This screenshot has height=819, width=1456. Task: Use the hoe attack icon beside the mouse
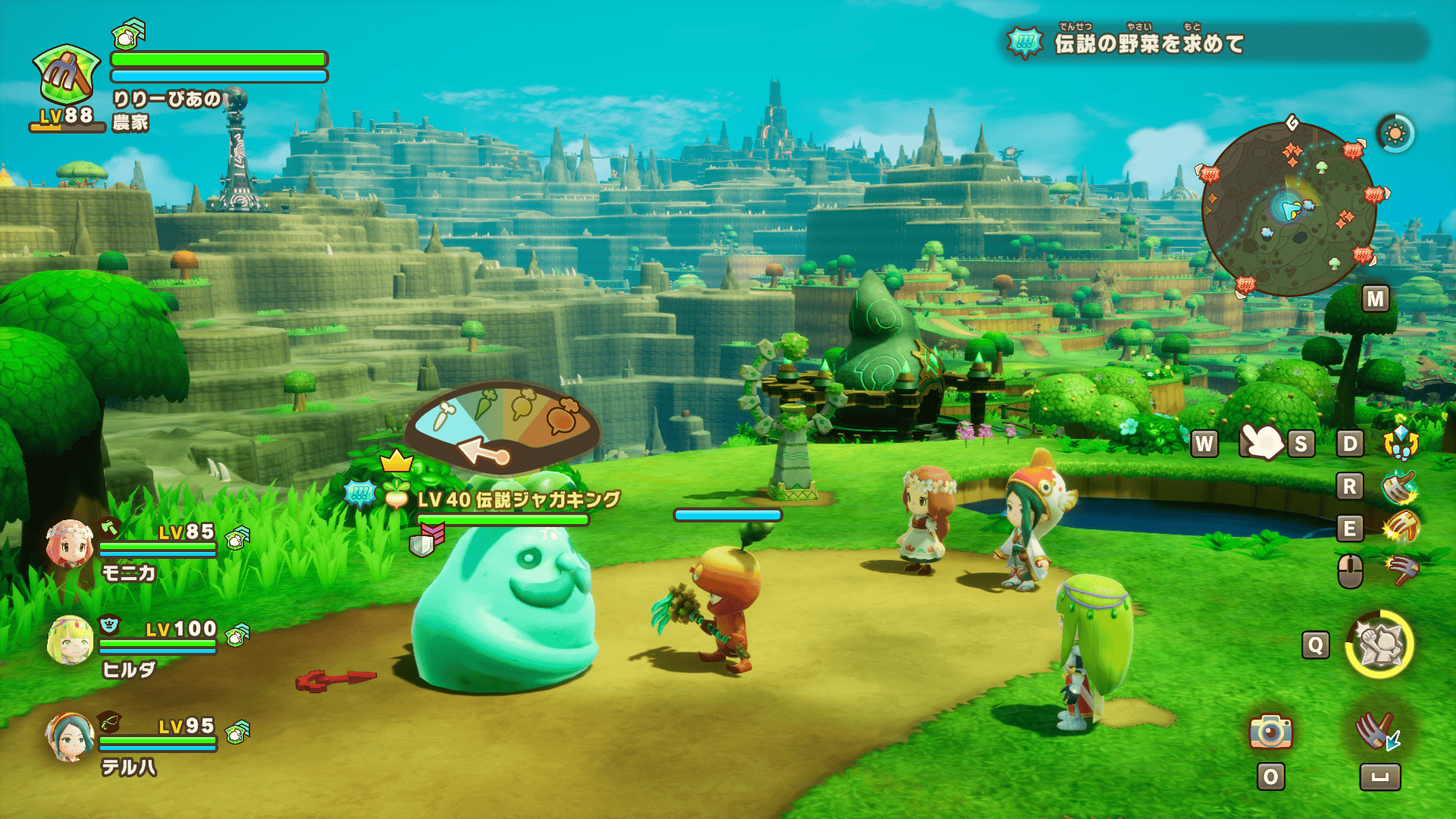pyautogui.click(x=1400, y=570)
